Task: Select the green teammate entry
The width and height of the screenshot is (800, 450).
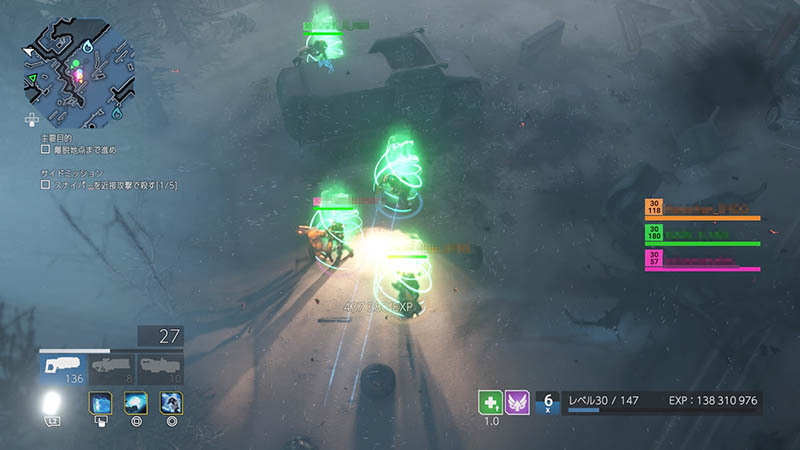Action: 702,234
